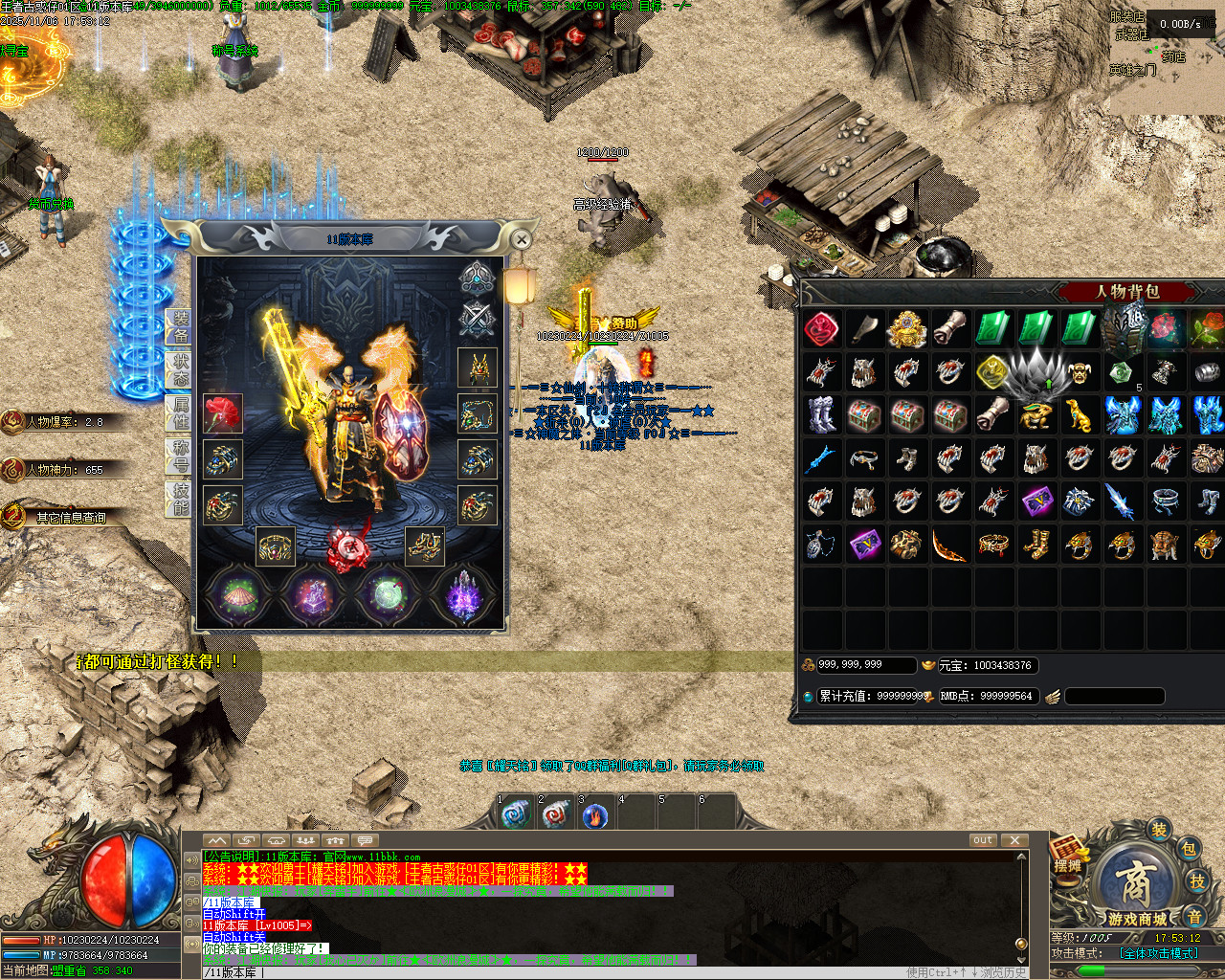Select the red snake seal bag item

(821, 329)
